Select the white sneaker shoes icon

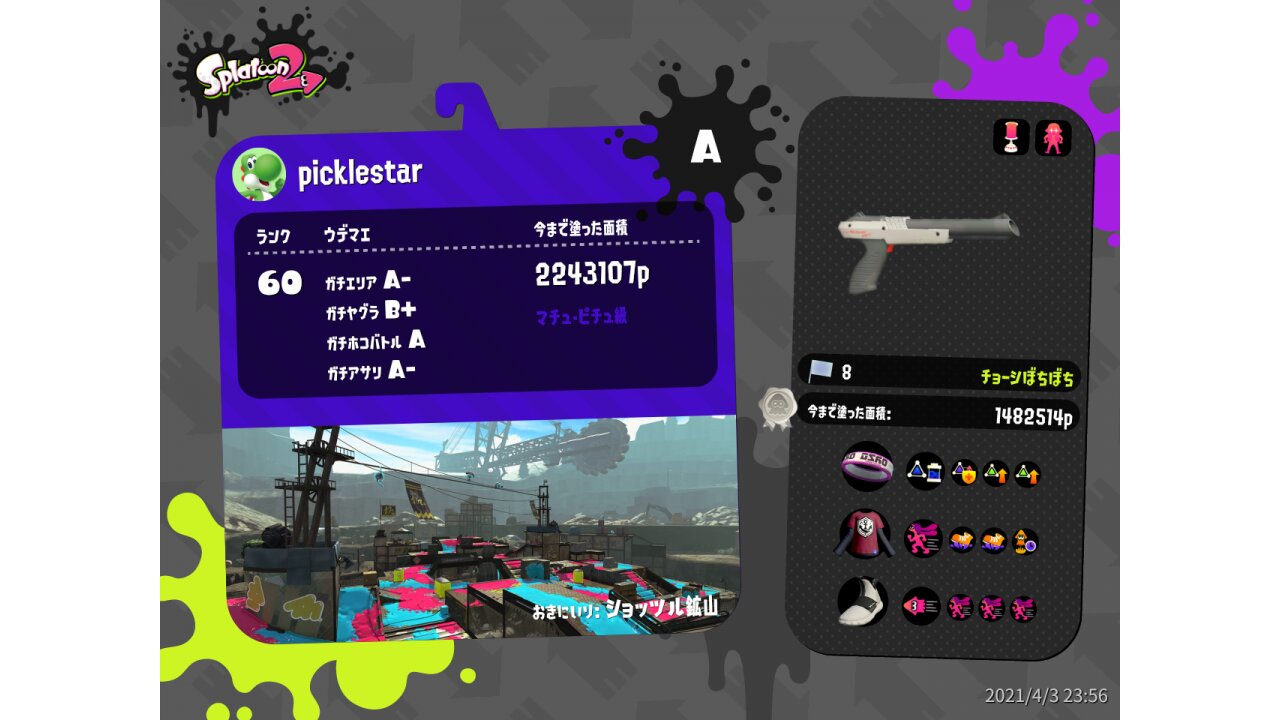click(x=863, y=602)
